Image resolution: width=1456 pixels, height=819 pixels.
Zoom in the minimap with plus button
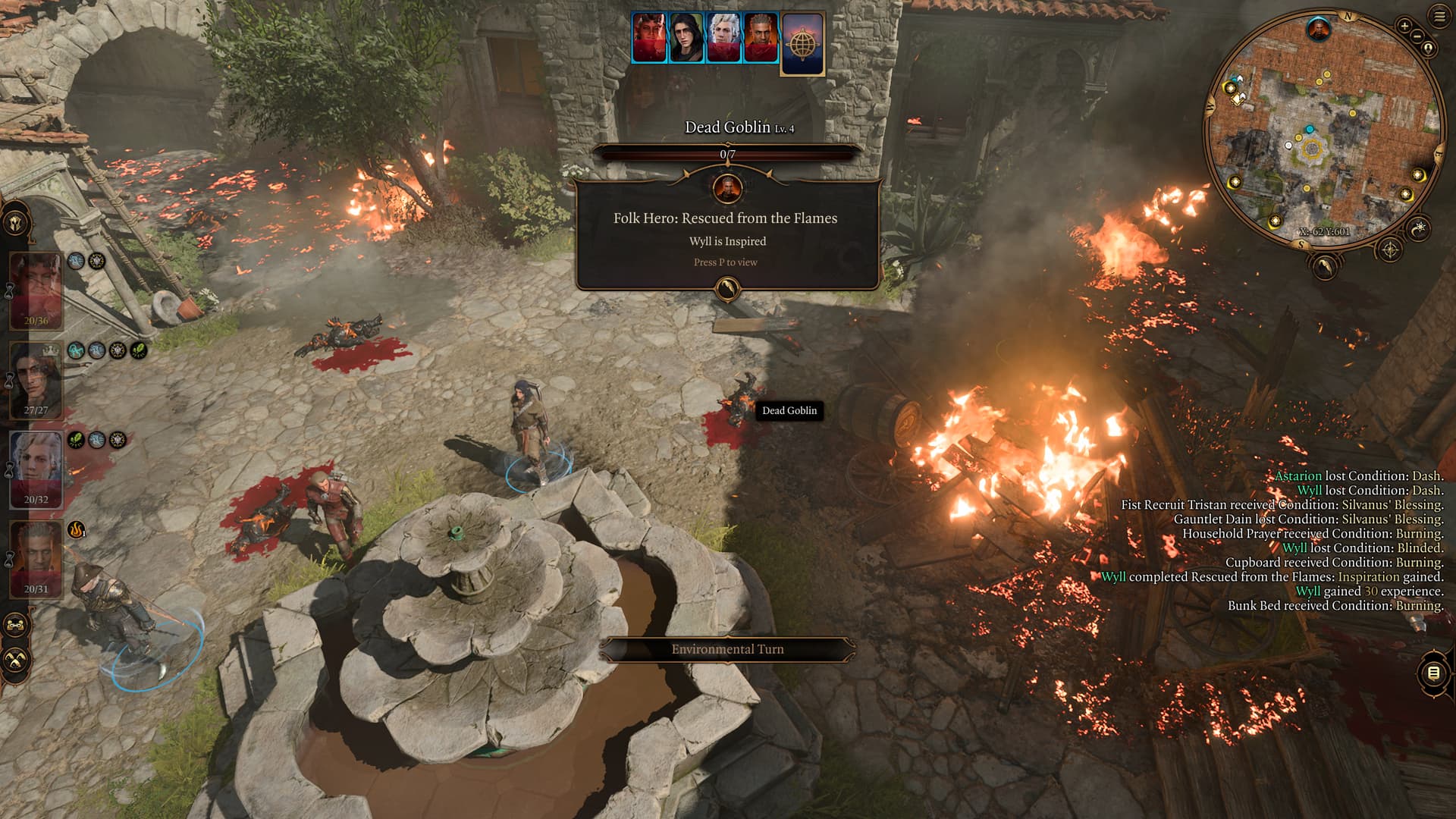pyautogui.click(x=1404, y=26)
